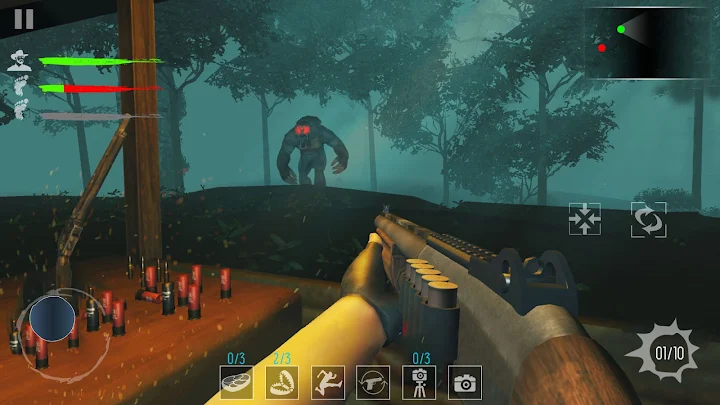The image size is (720, 405).
Task: Pause the game
Action: tap(24, 18)
